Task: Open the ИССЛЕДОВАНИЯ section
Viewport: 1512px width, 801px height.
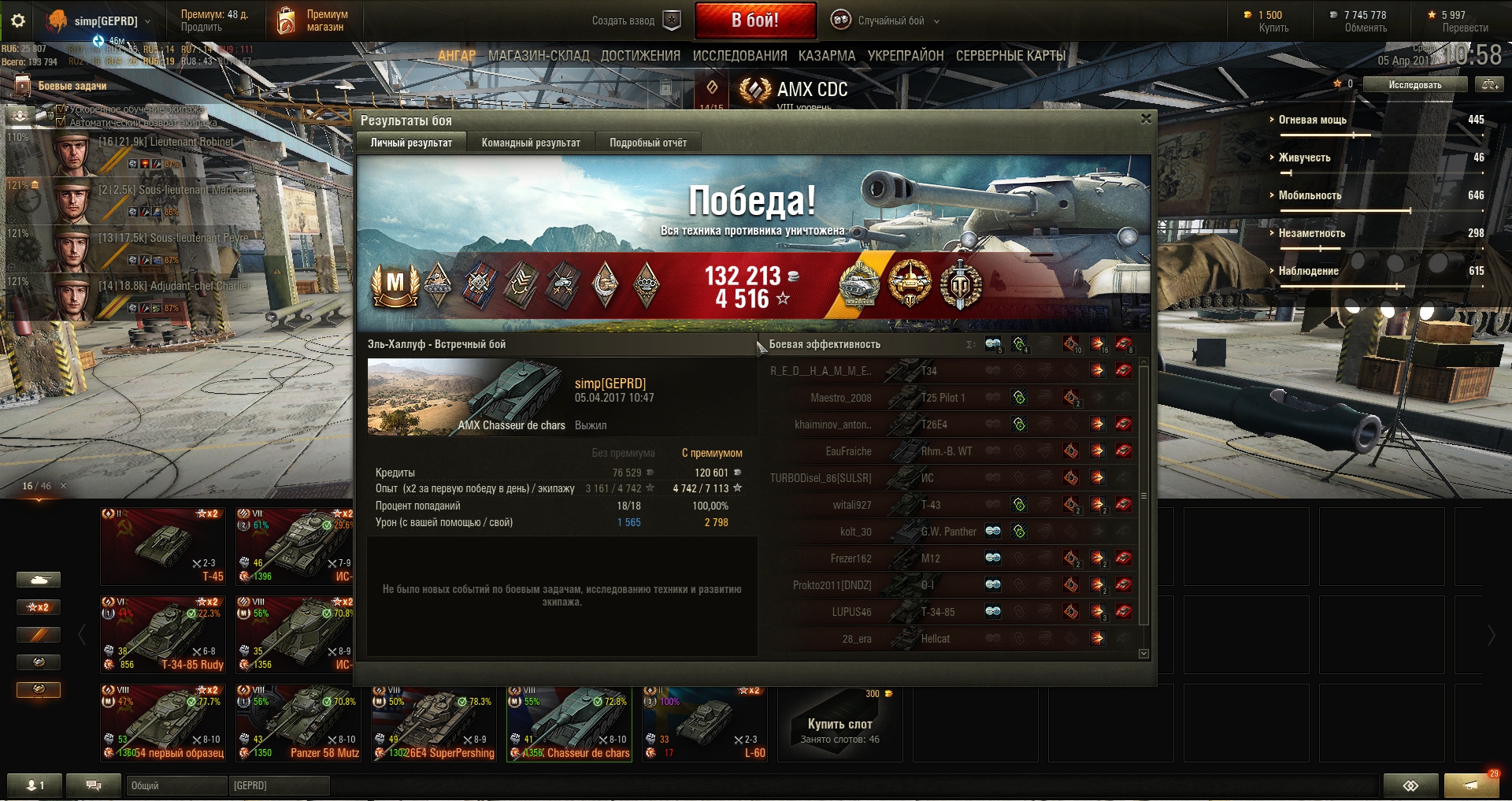Action: (x=739, y=56)
